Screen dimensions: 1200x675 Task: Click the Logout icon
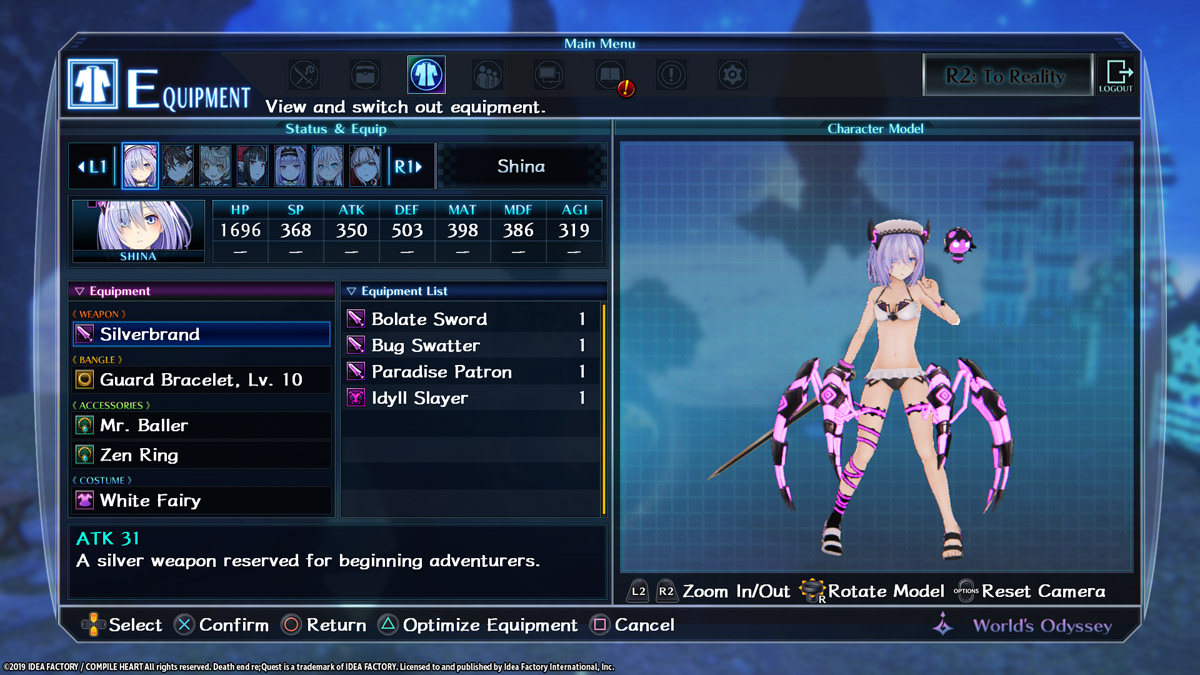(1116, 76)
